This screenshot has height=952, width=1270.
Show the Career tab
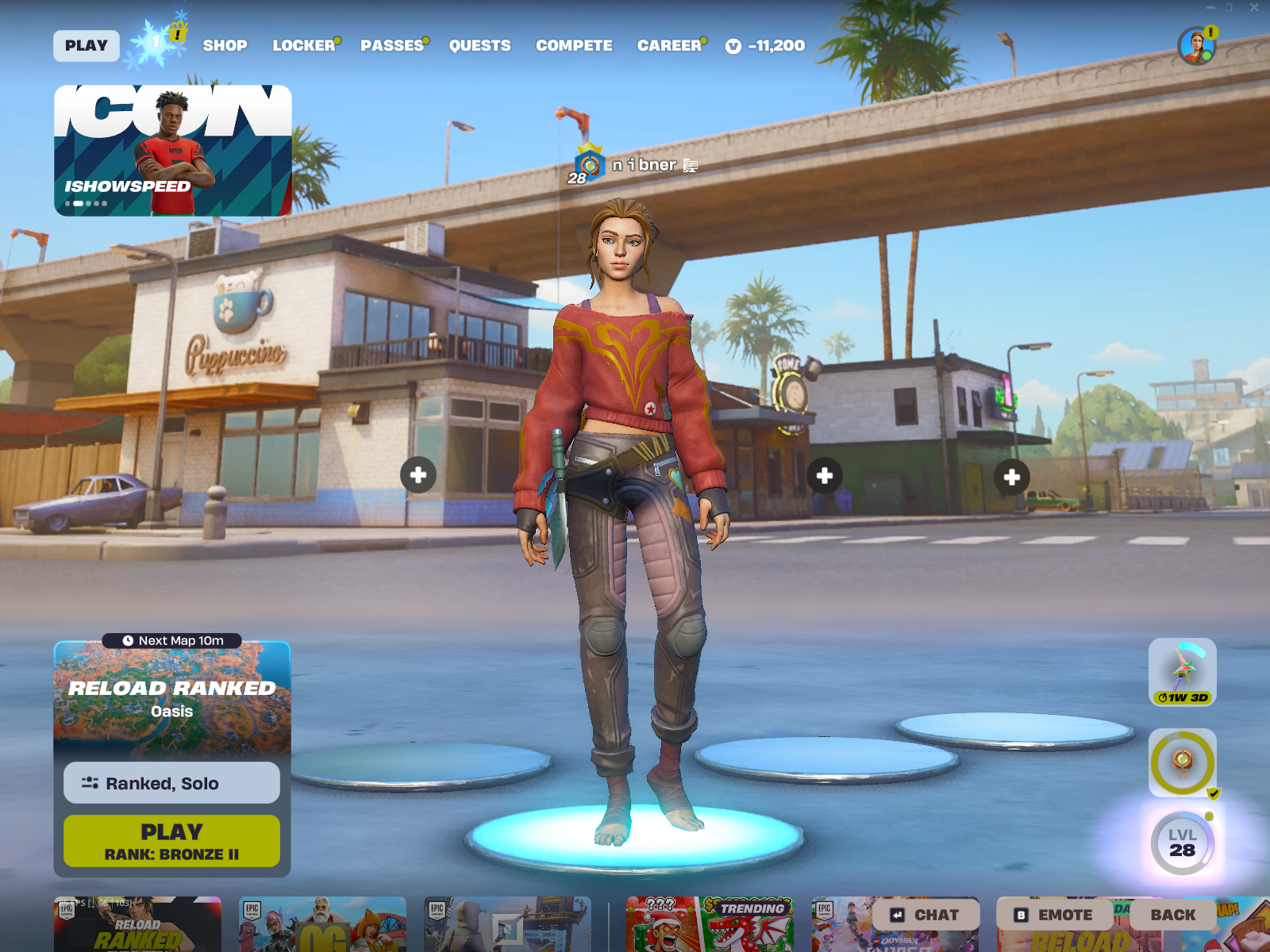669,46
